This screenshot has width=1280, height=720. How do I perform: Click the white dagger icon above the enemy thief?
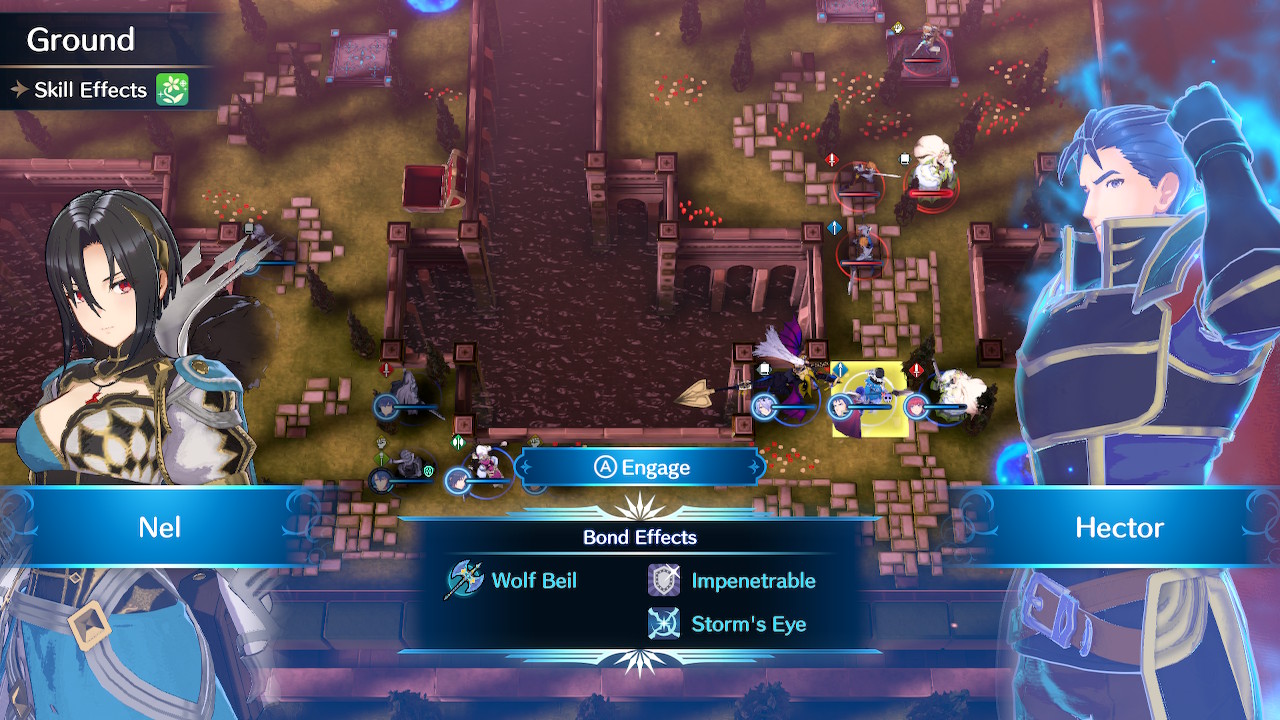(x=904, y=158)
